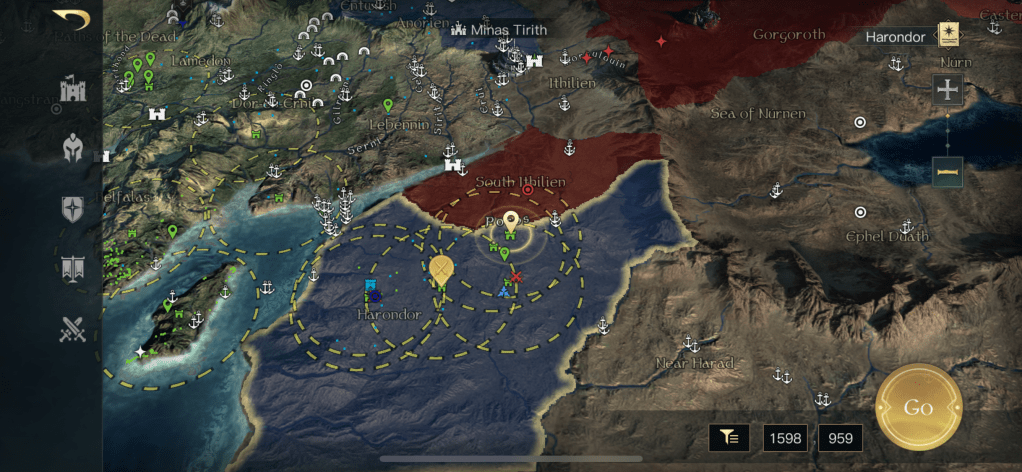The width and height of the screenshot is (1022, 472).
Task: Open the shield icon in the sidebar
Action: [x=72, y=208]
